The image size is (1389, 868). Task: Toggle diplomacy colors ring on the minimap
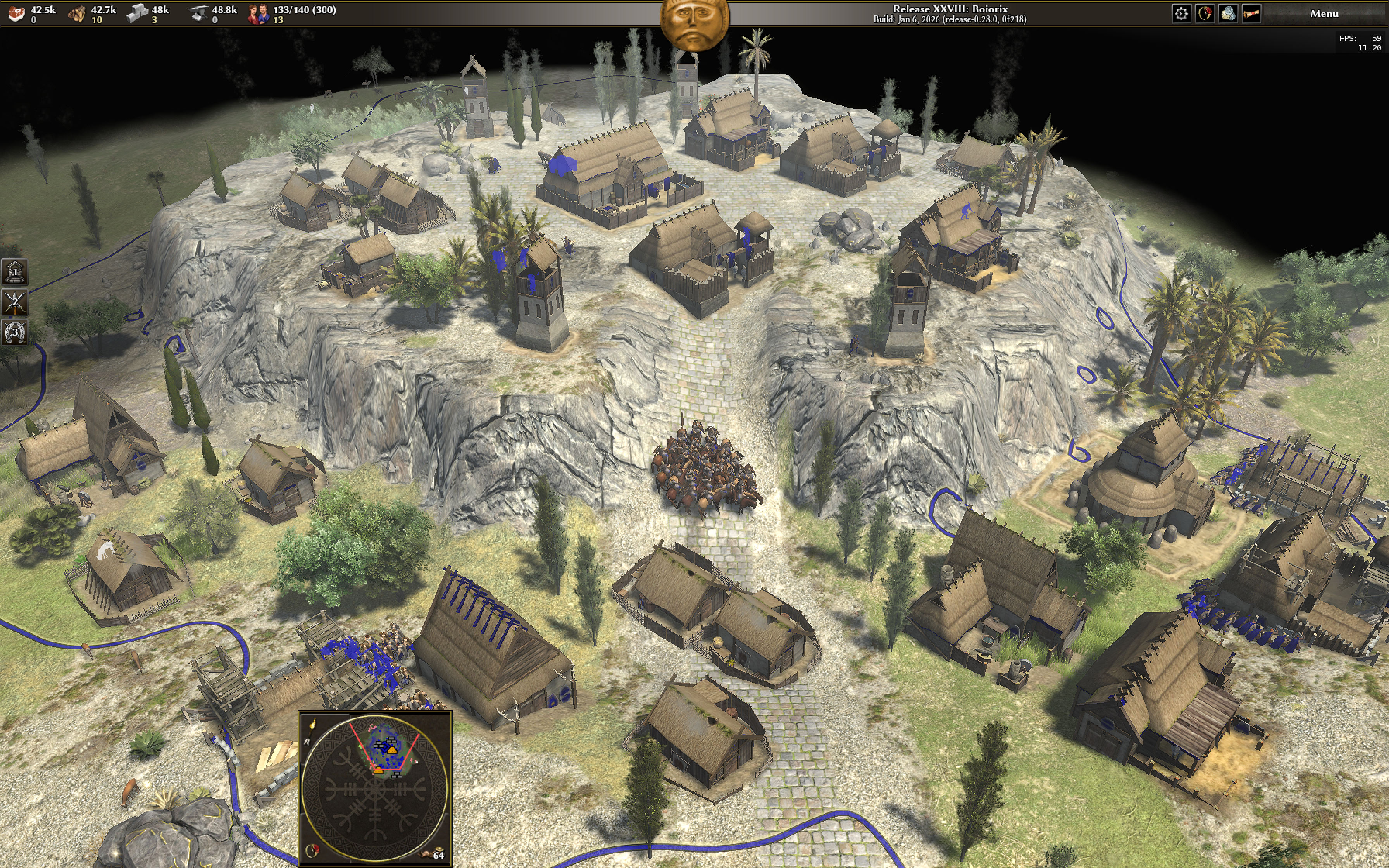312,850
